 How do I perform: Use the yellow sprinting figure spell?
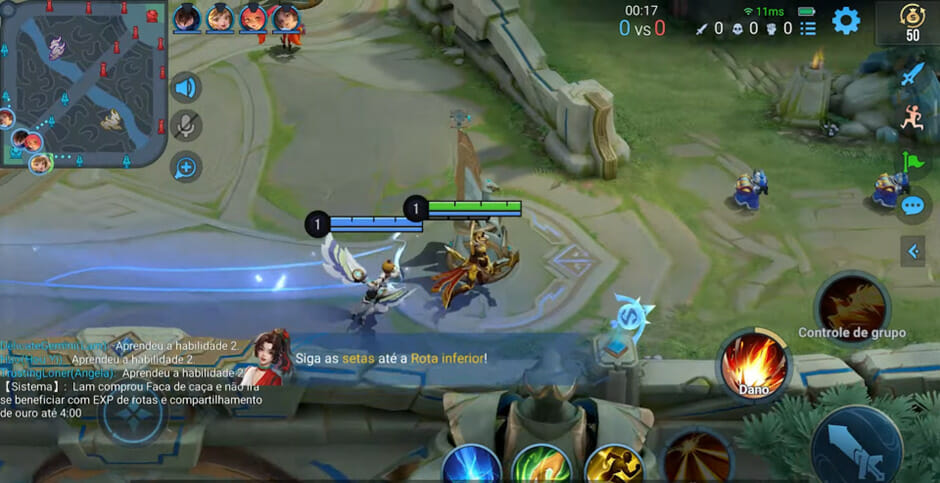[x=612, y=466]
